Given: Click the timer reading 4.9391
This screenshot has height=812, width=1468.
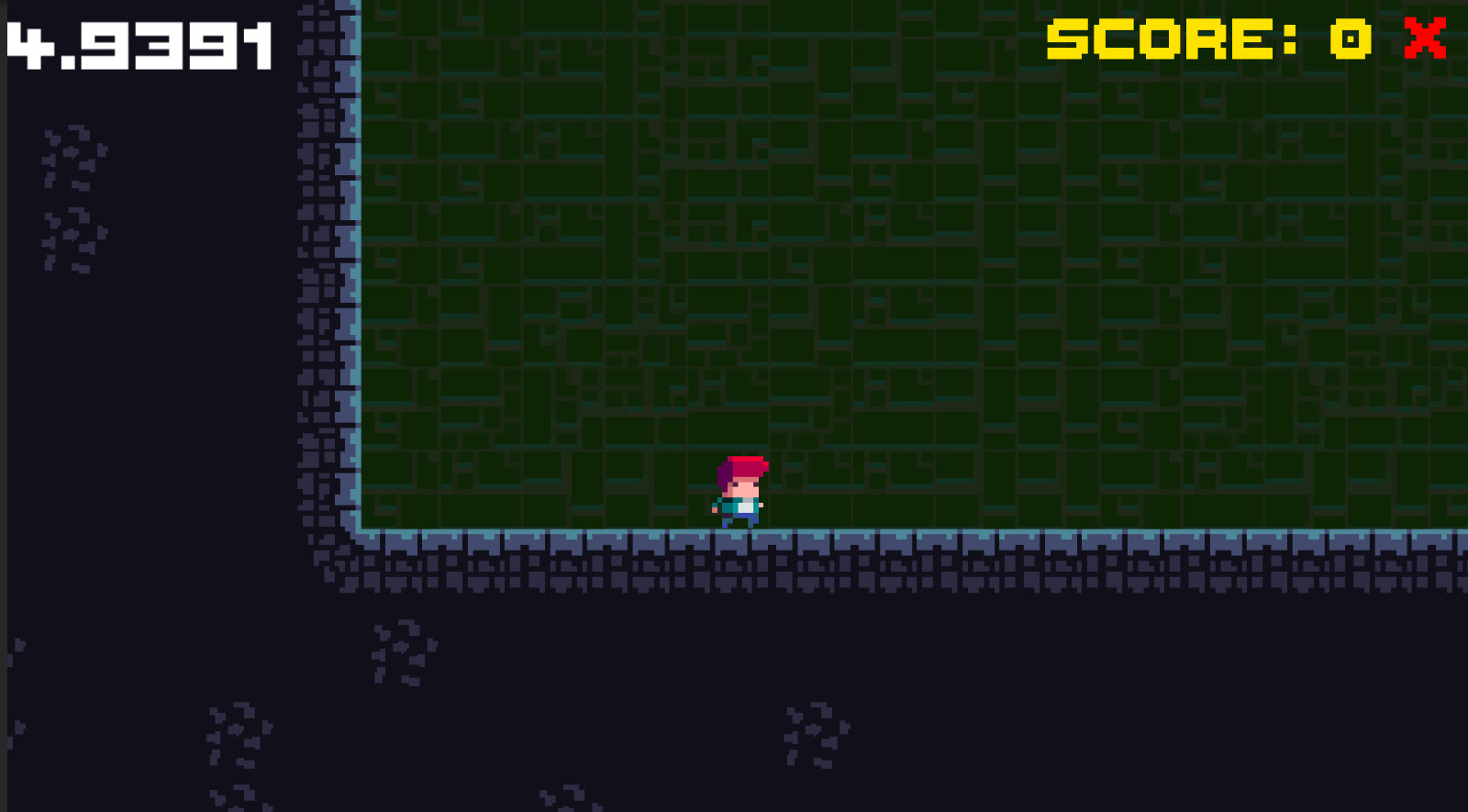Looking at the screenshot, I should 138,41.
